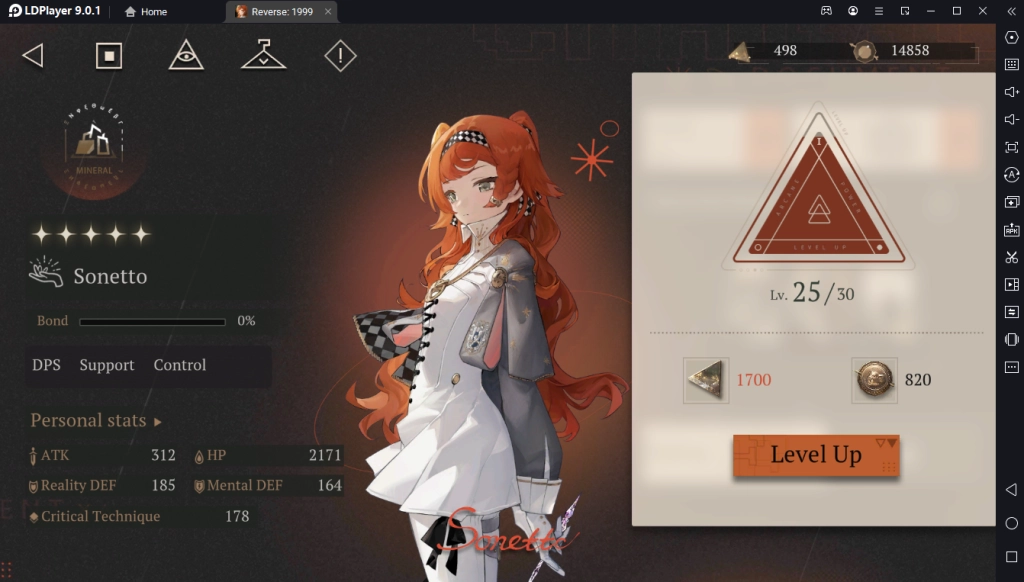Tap the dust currency cost icon
1024x582 pixels.
(706, 380)
